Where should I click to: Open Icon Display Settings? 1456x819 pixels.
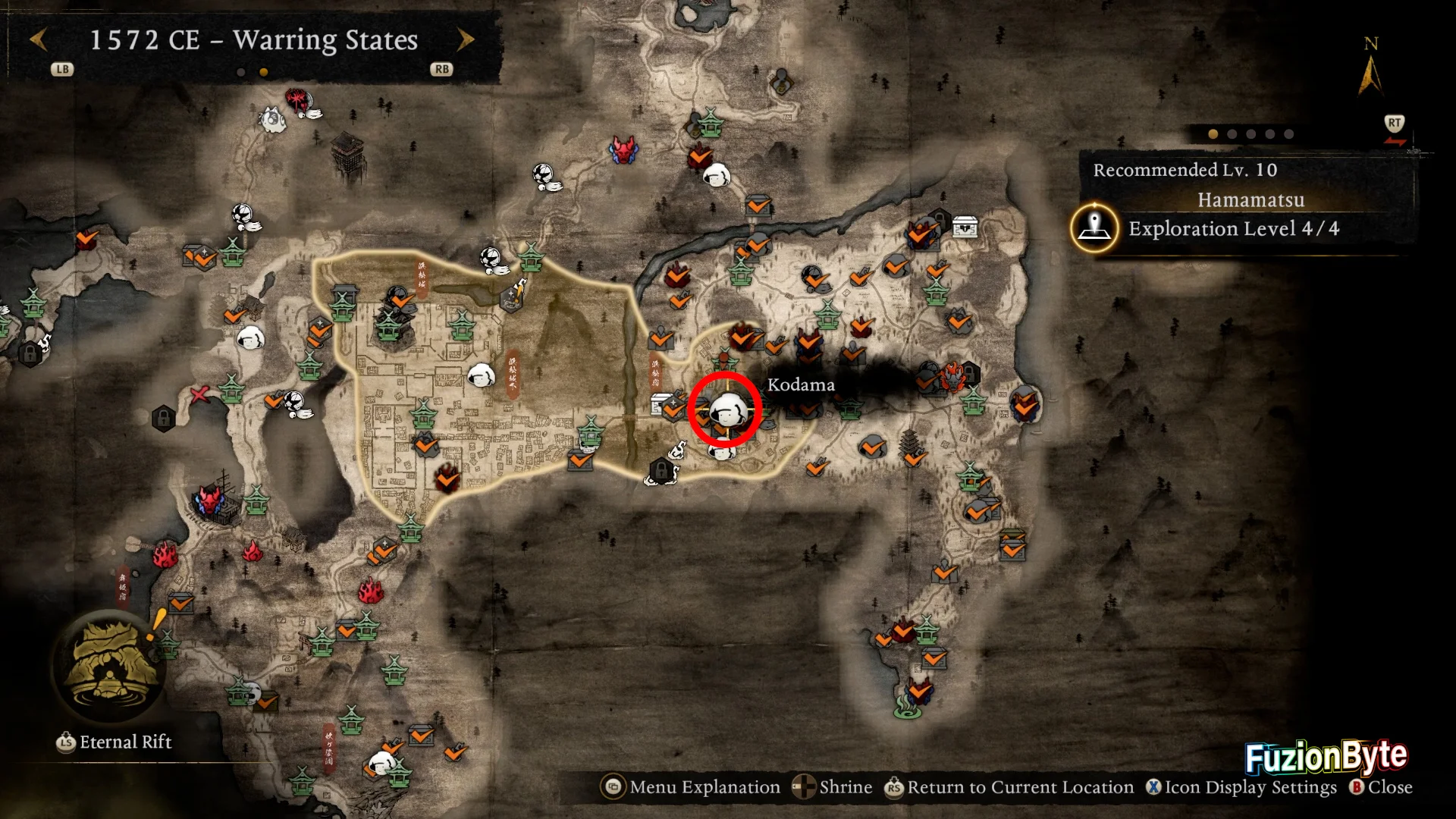(x=1241, y=787)
